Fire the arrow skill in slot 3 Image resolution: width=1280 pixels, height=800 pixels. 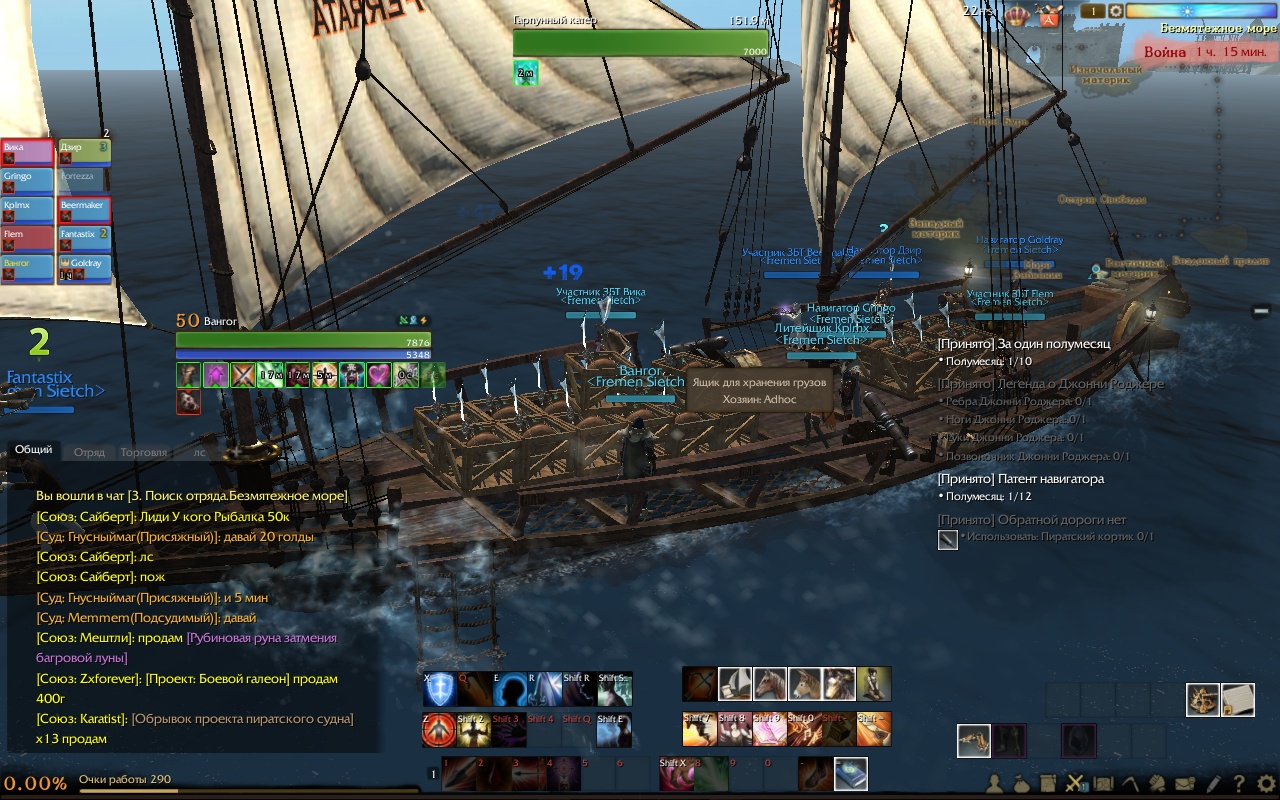529,773
